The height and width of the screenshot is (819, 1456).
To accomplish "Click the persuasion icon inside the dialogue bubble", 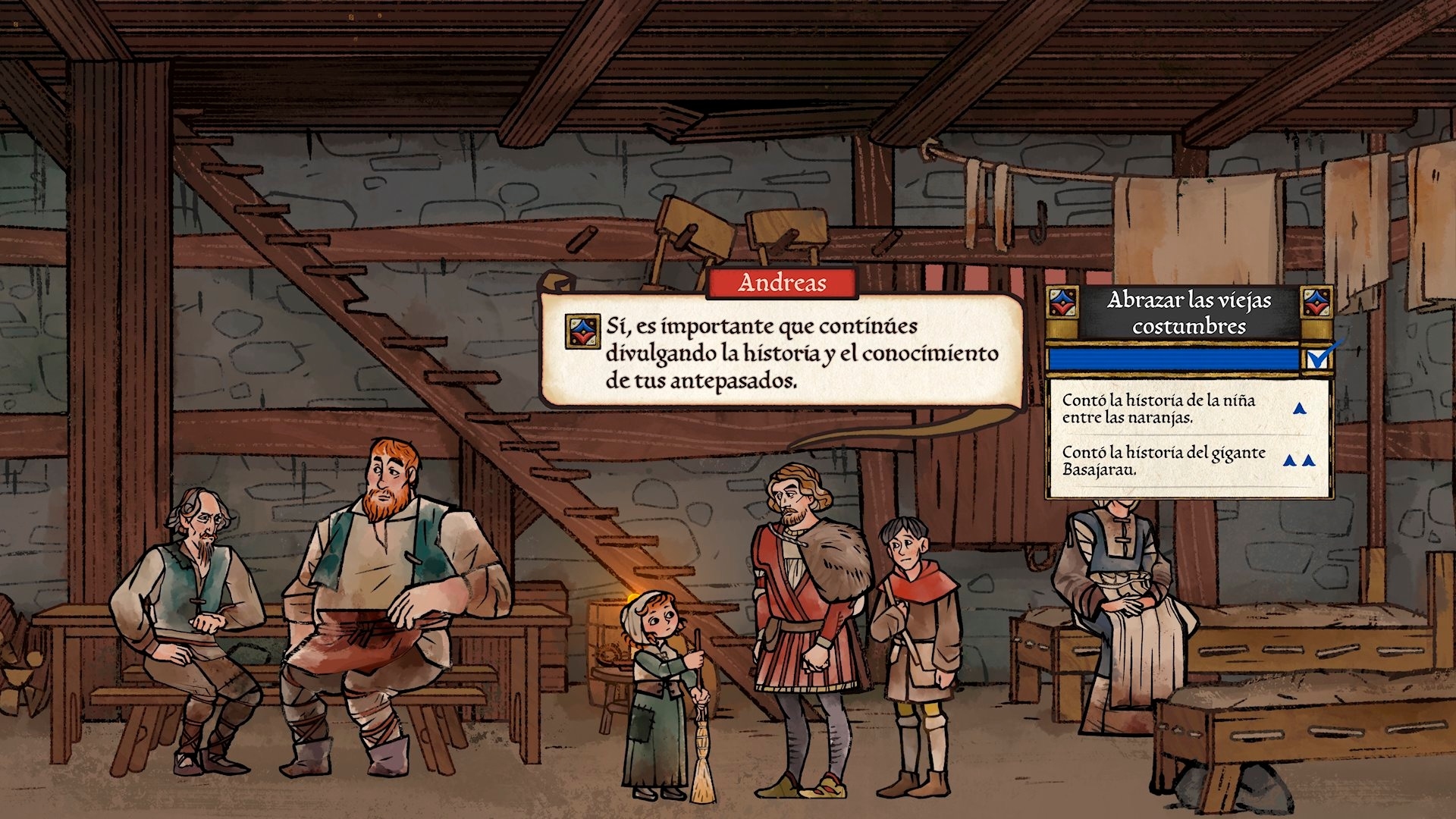I will point(583,332).
